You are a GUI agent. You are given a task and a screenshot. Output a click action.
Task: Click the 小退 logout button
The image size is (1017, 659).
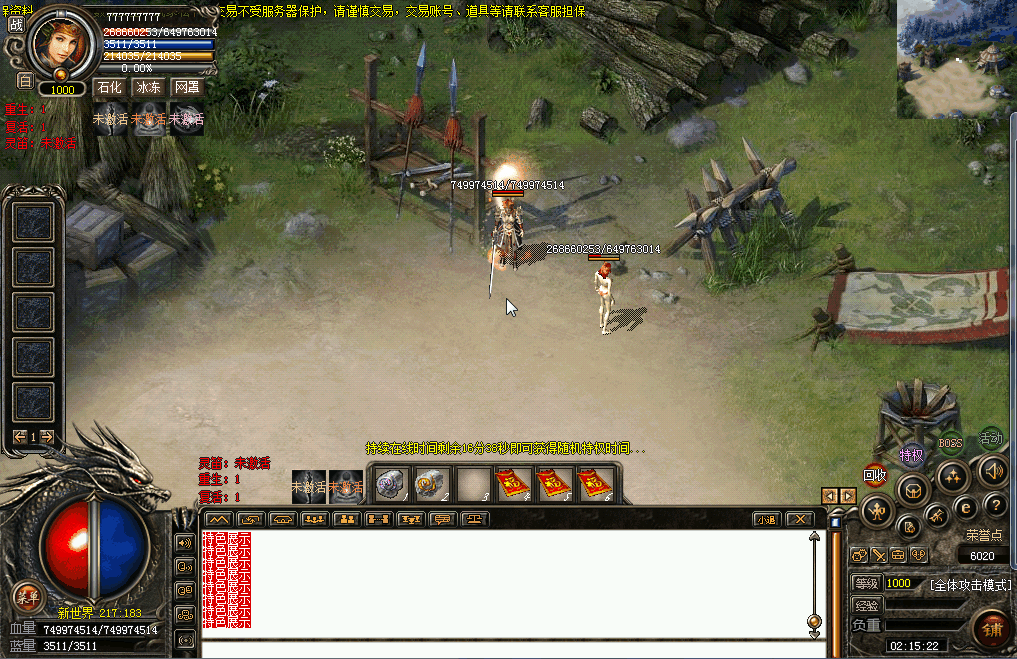(766, 519)
